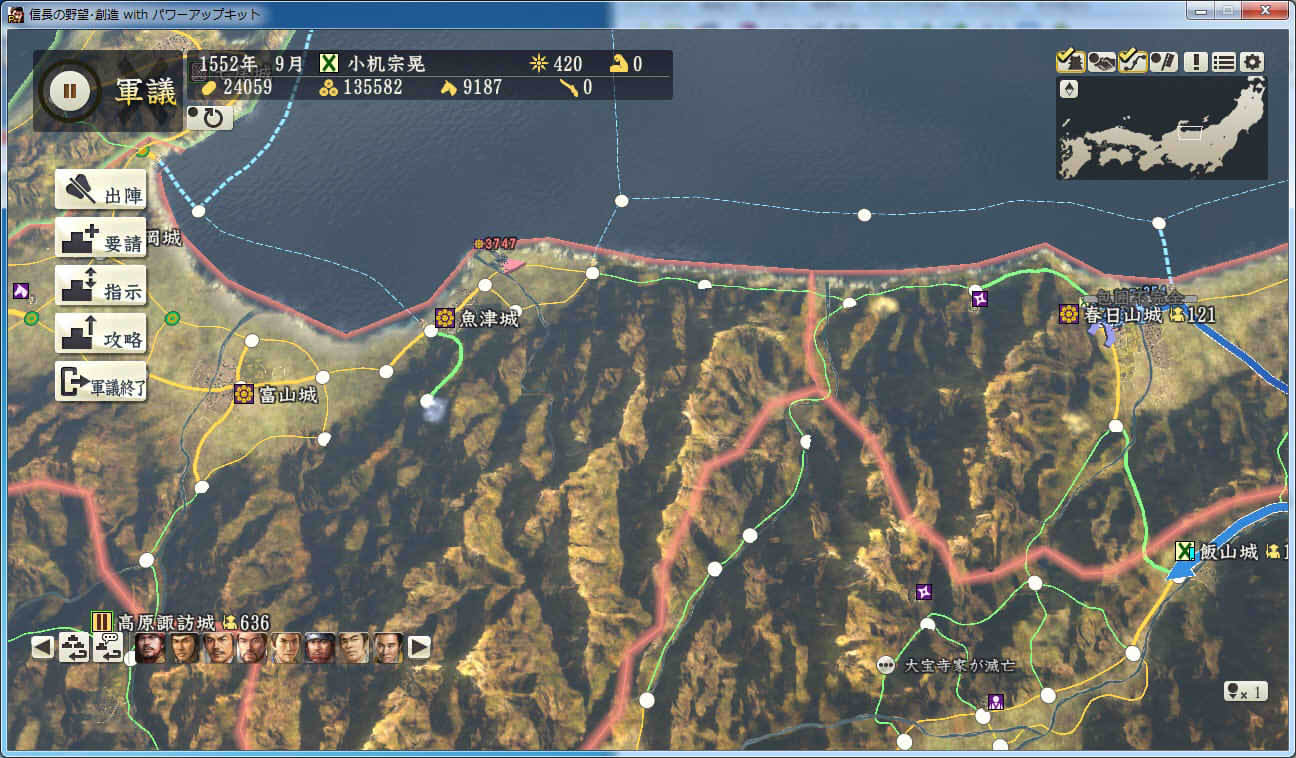Screen dimensions: 1296x758
Task: Open the gear settings menu
Action: coord(1252,62)
